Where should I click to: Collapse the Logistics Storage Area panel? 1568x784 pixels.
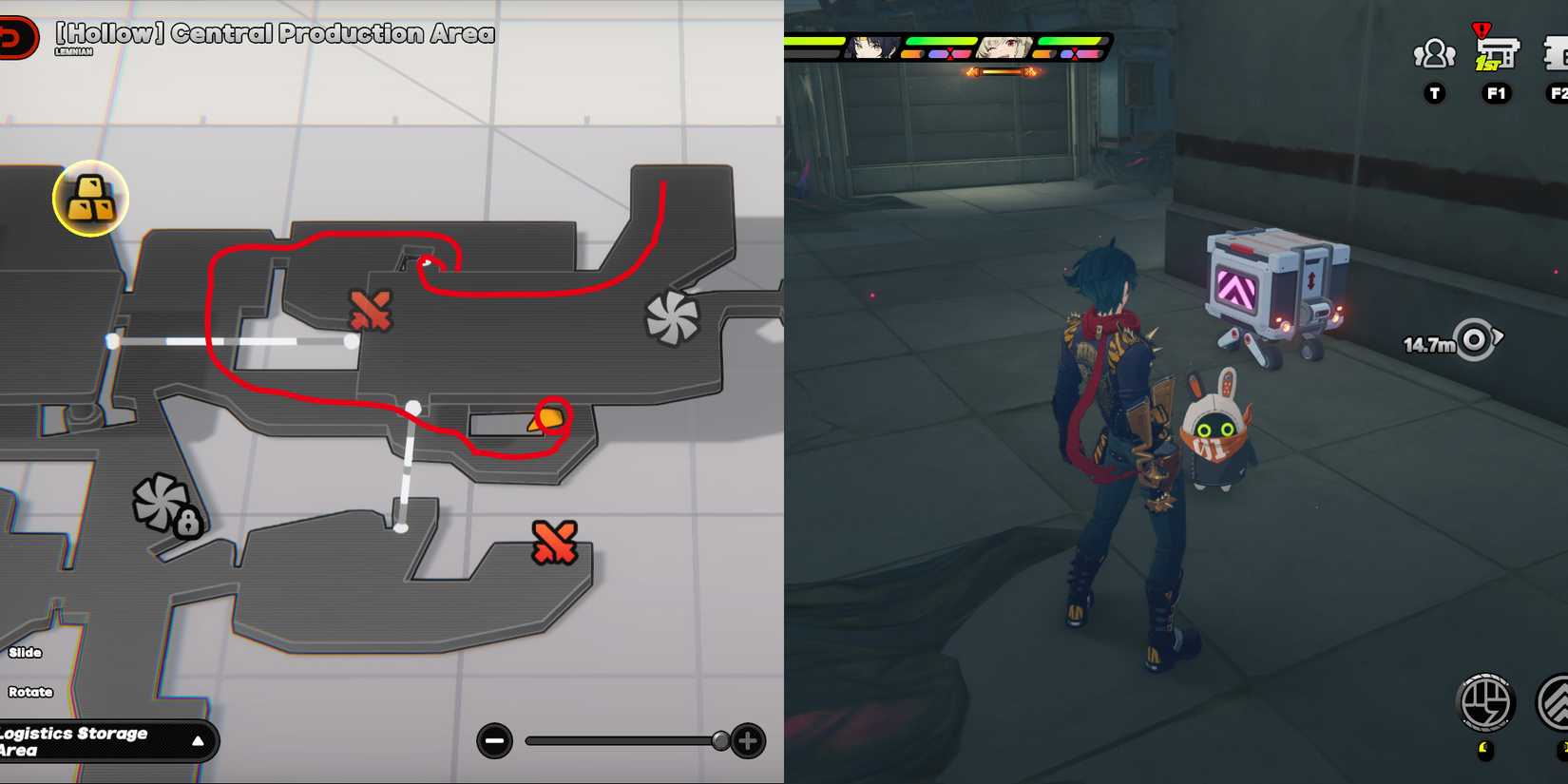tap(199, 741)
